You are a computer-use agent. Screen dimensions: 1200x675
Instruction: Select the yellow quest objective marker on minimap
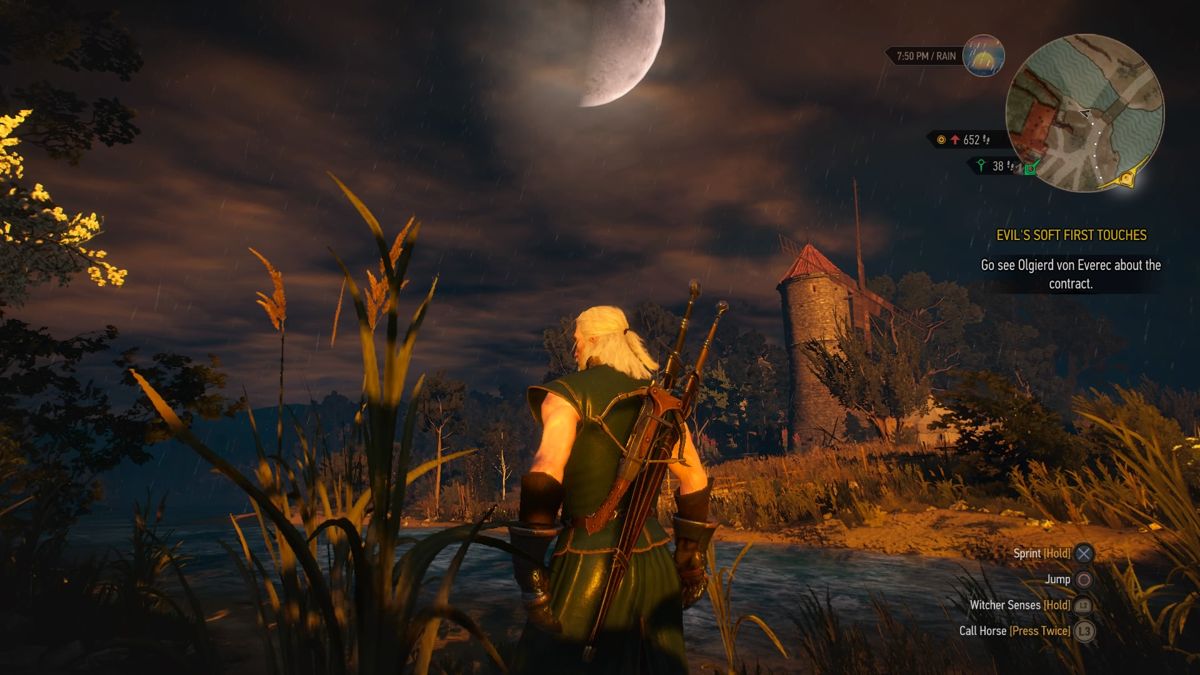point(1130,180)
